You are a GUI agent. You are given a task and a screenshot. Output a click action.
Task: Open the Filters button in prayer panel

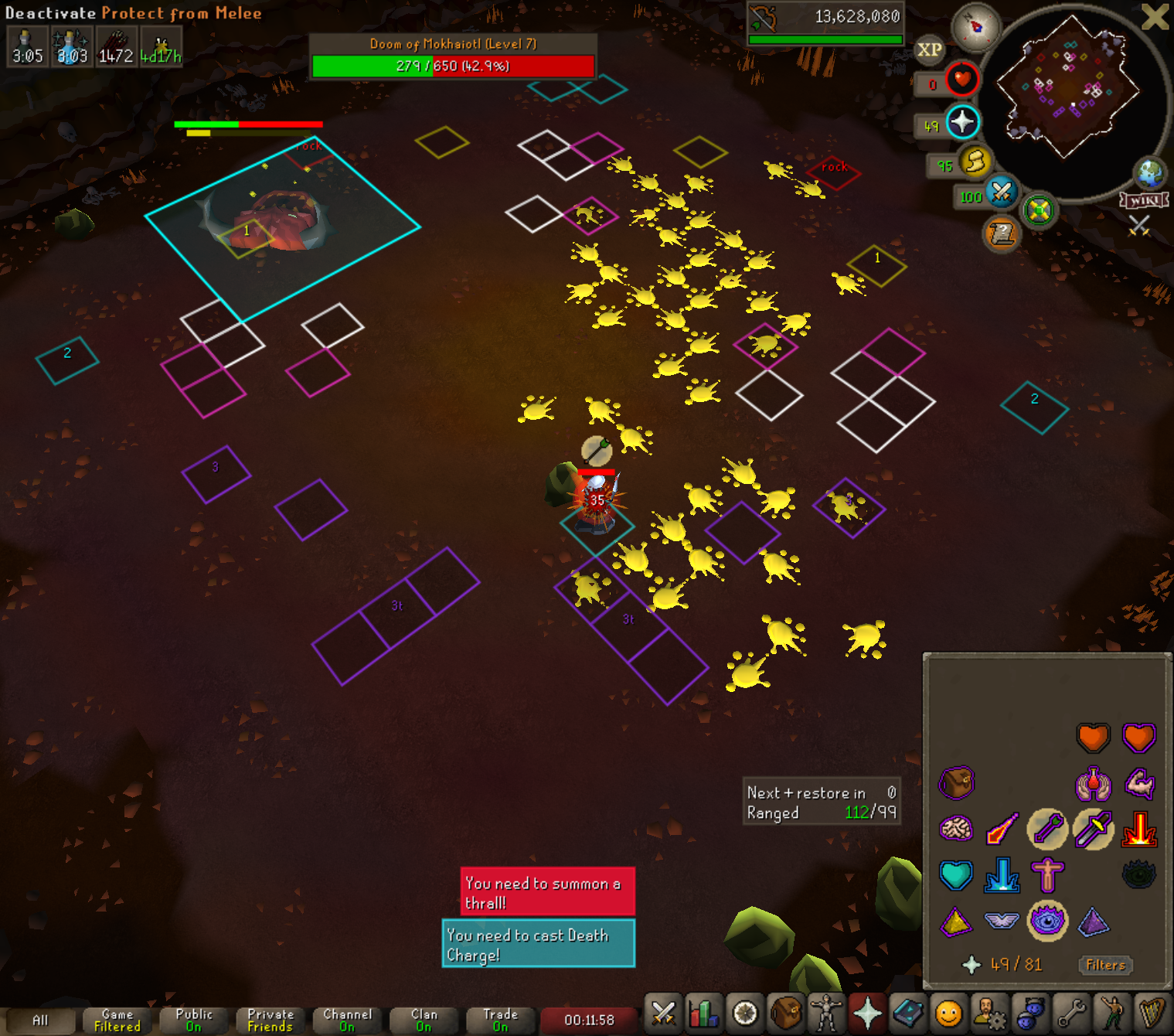point(1105,964)
